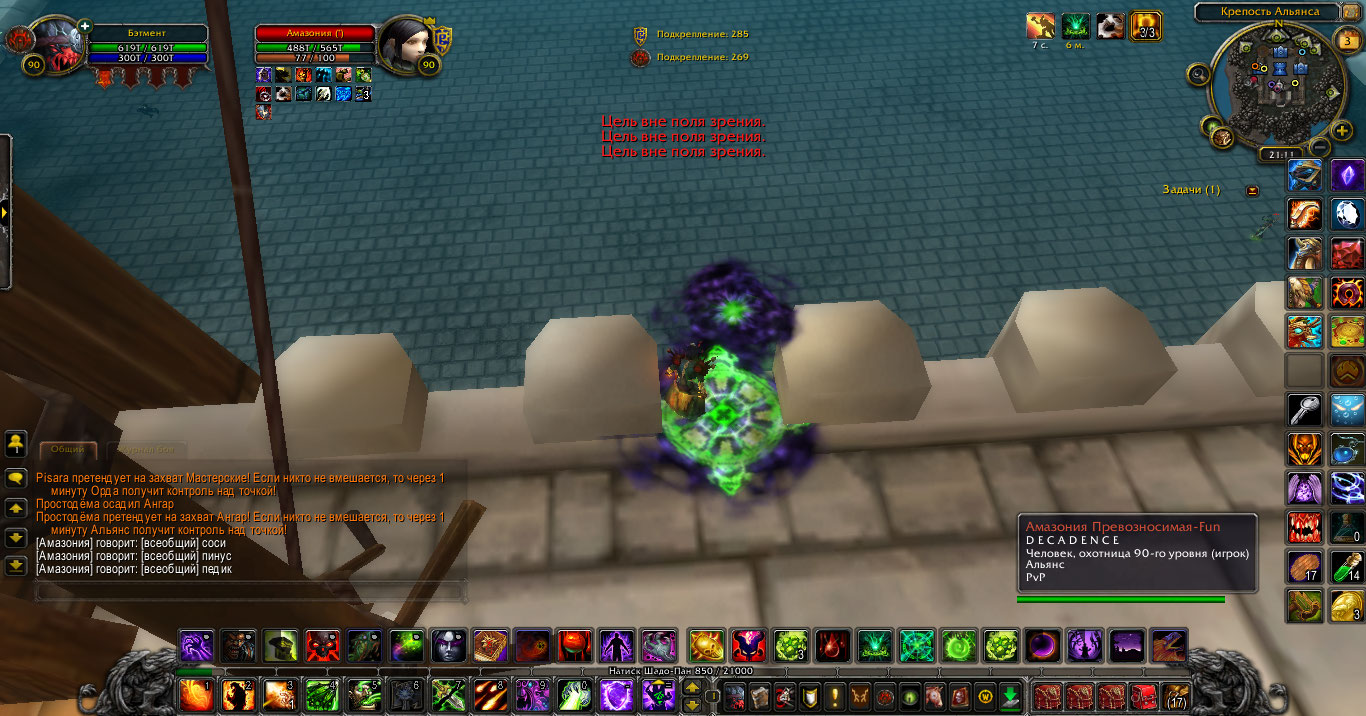Switch to the Журнал боя chat tab
The height and width of the screenshot is (716, 1366).
pos(146,451)
